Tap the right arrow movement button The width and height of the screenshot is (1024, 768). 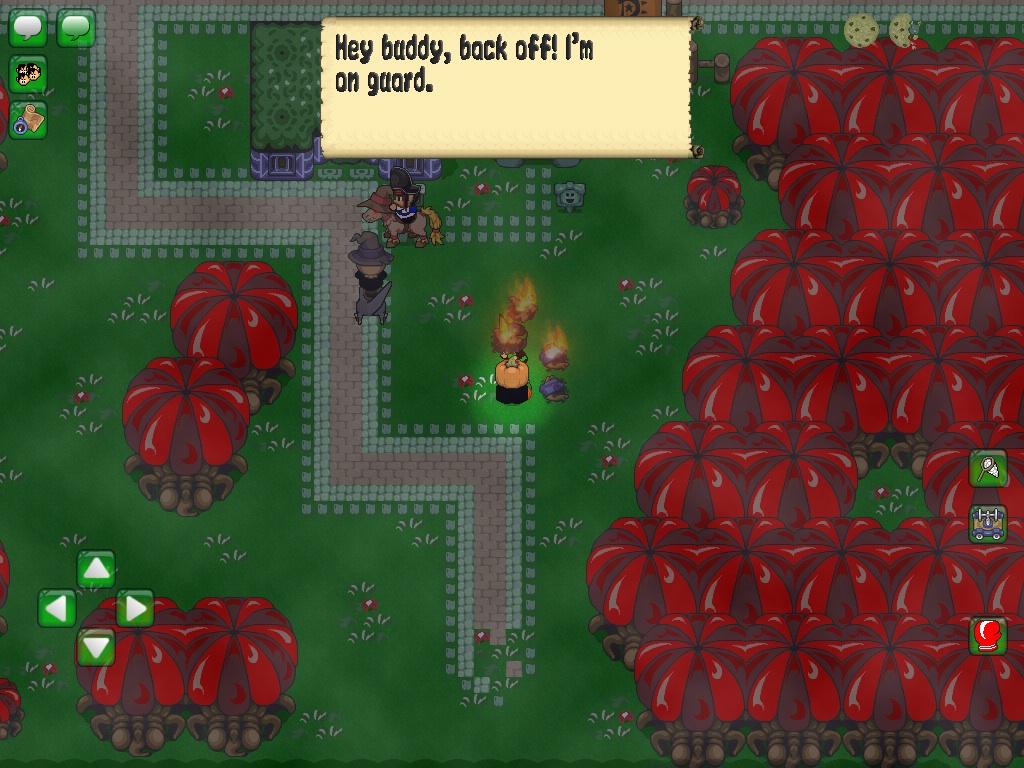135,608
